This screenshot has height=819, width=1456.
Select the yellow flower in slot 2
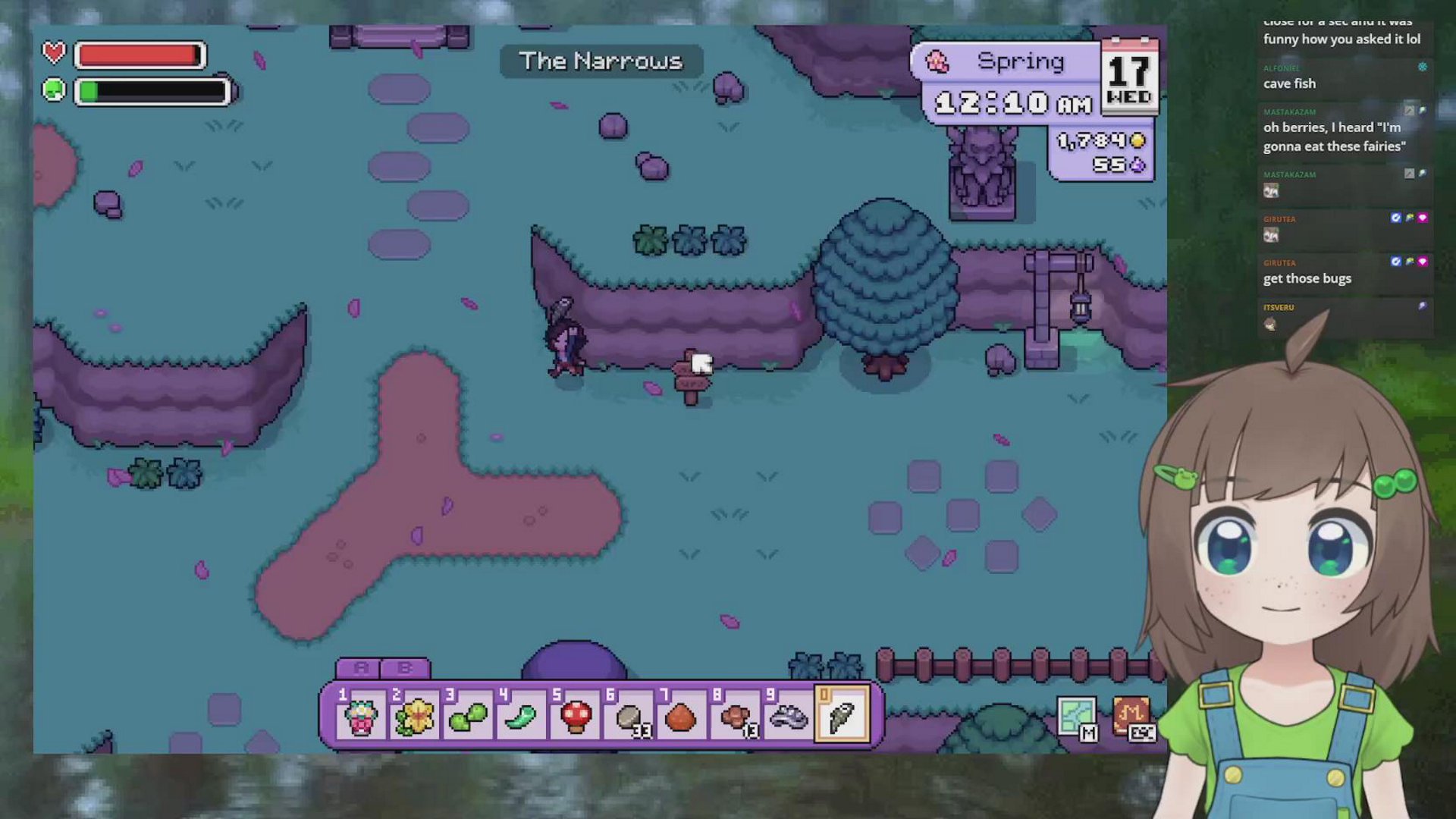[416, 716]
